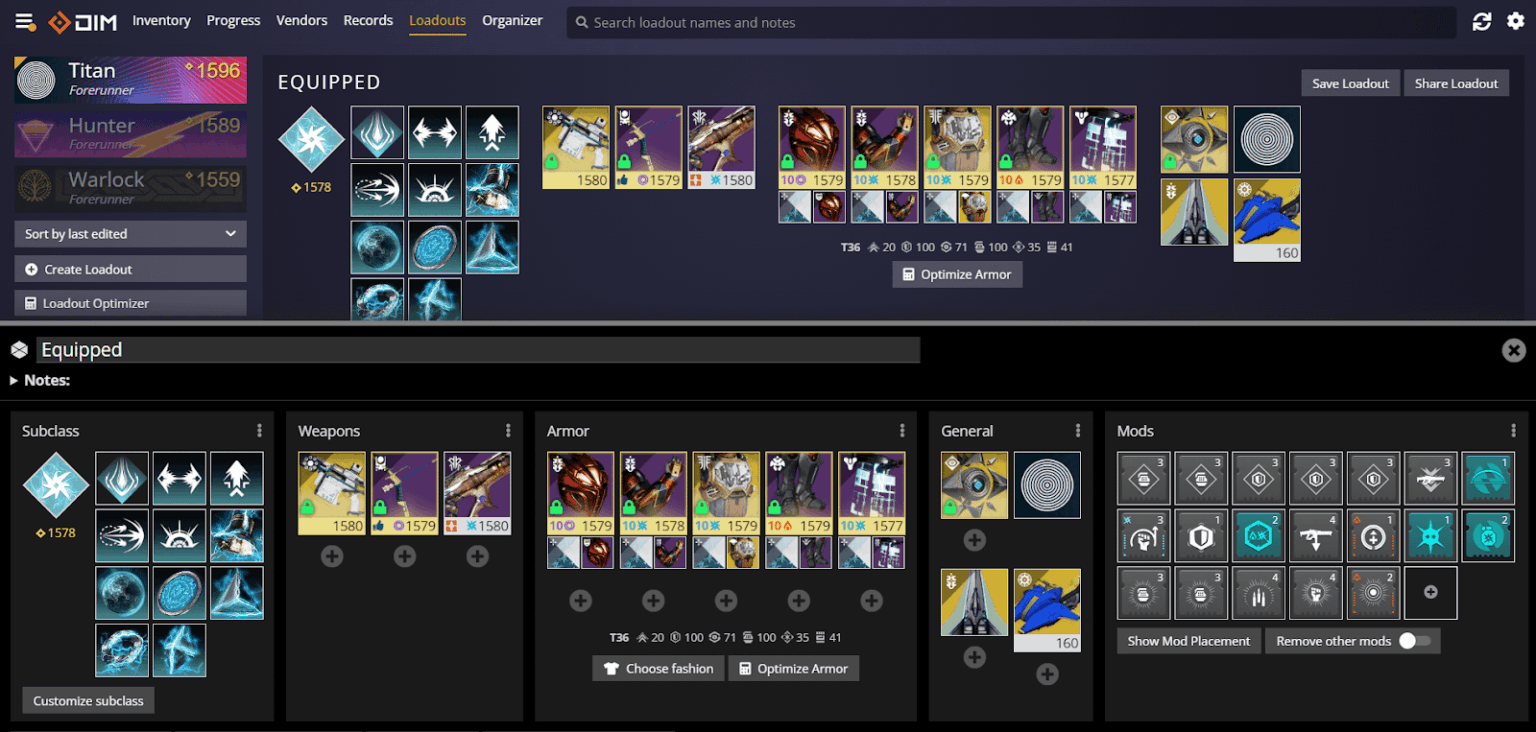Viewport: 1536px width, 732px height.
Task: Open the navigation hamburger menu
Action: pyautogui.click(x=25, y=21)
